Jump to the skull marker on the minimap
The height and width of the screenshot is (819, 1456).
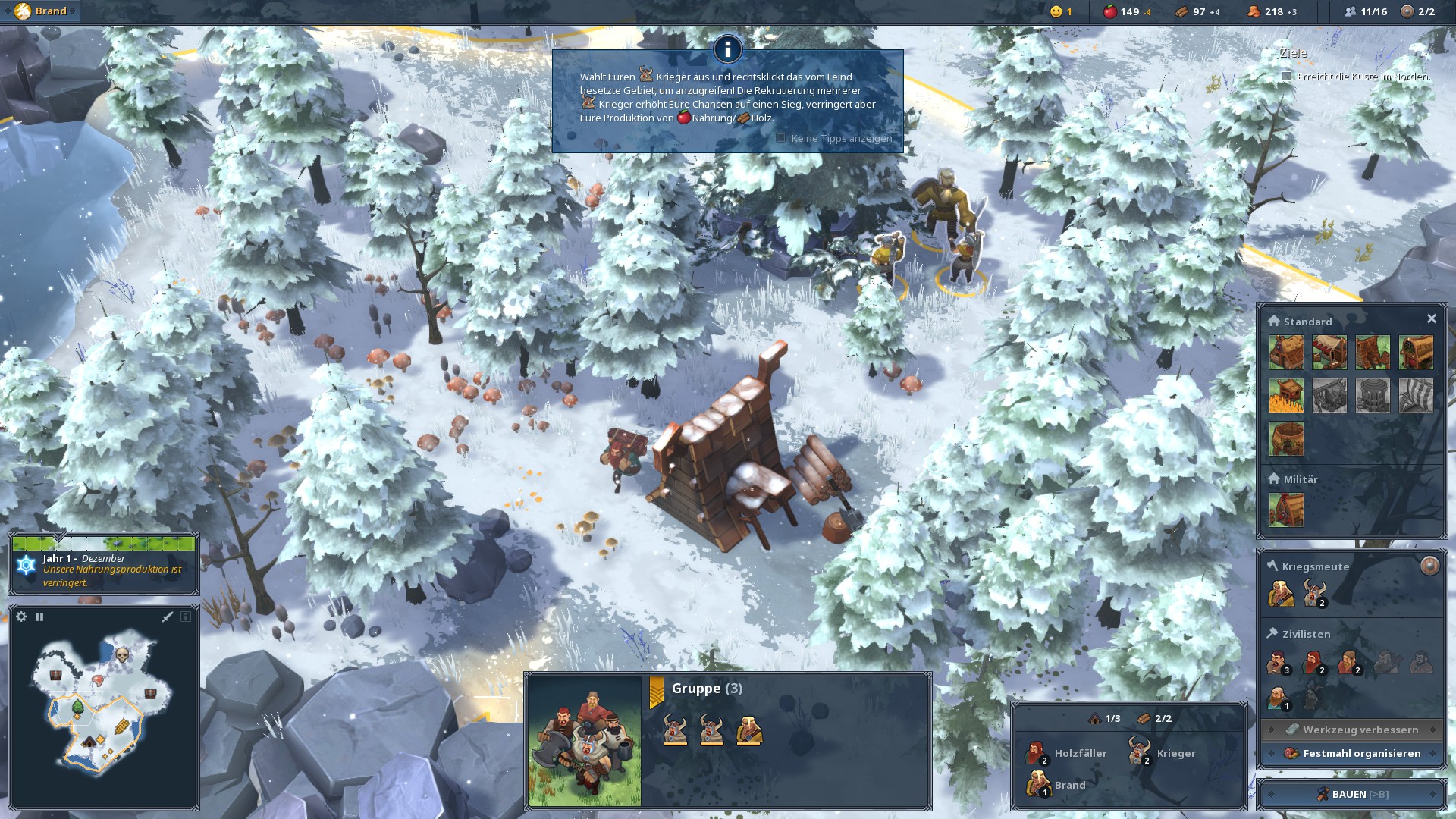(121, 654)
